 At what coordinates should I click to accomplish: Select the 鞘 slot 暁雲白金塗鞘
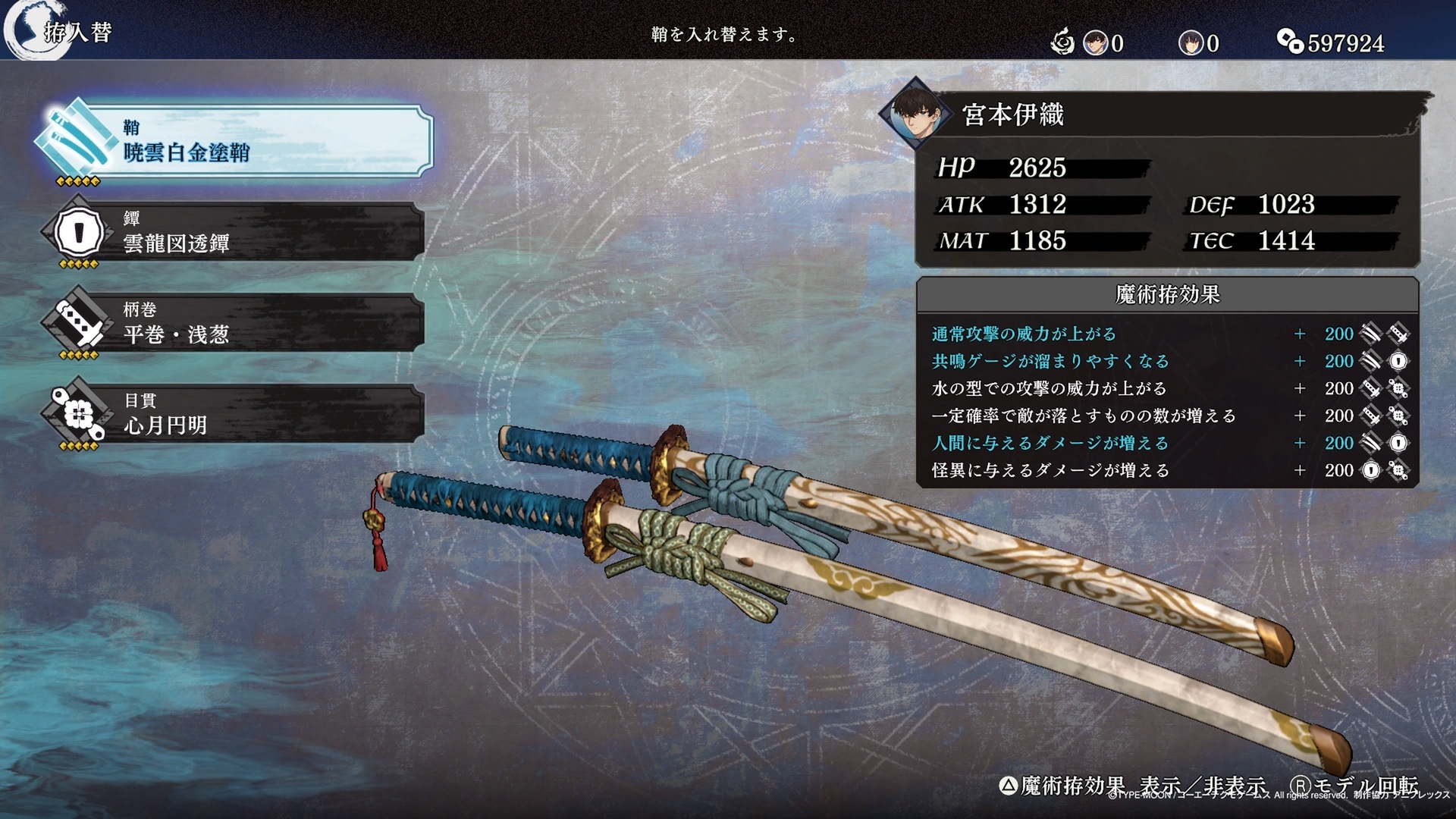pyautogui.click(x=235, y=142)
